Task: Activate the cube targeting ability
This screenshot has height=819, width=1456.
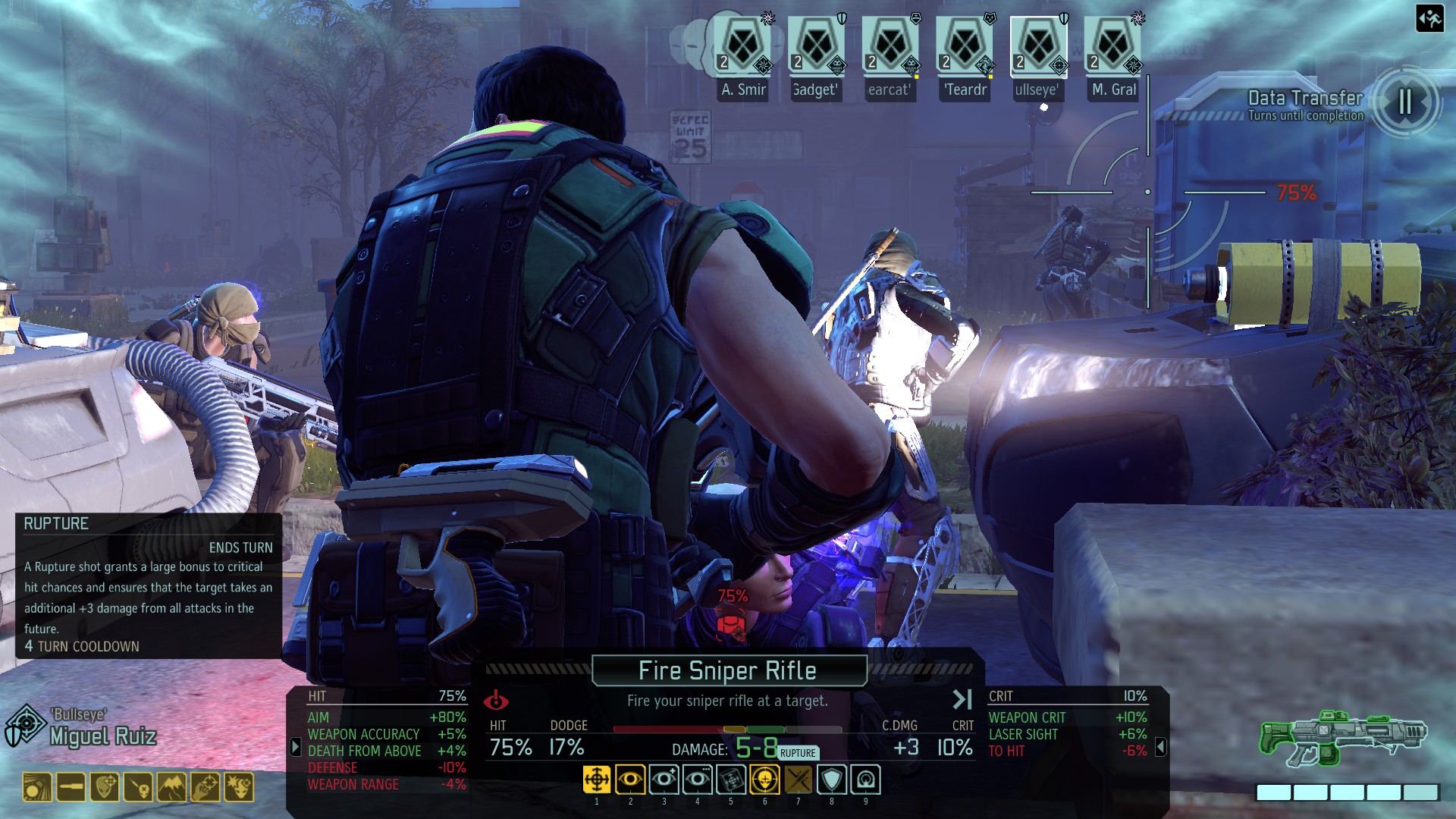Action: [731, 780]
